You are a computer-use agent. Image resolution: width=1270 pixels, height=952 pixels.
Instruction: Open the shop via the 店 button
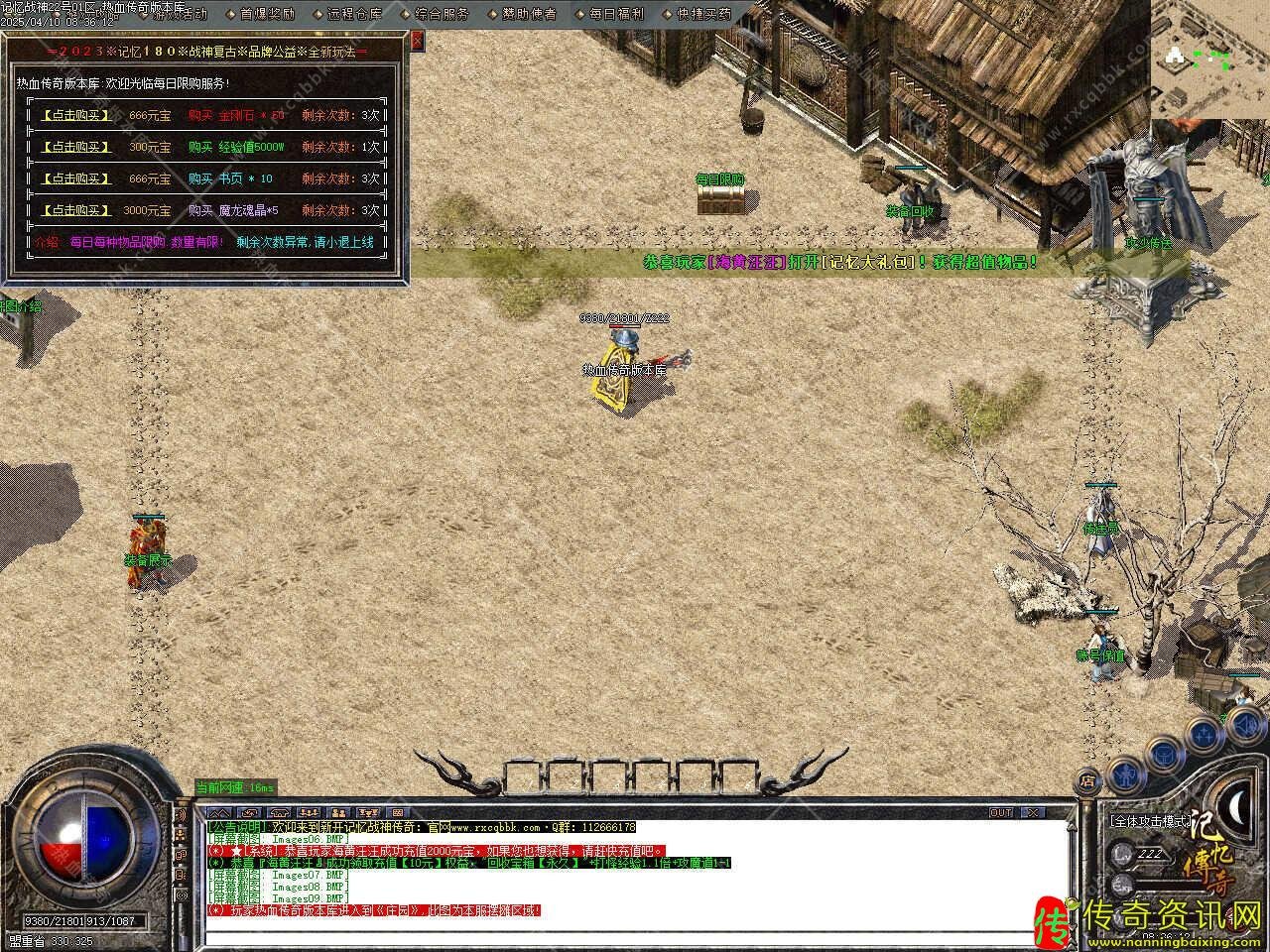(x=1088, y=779)
